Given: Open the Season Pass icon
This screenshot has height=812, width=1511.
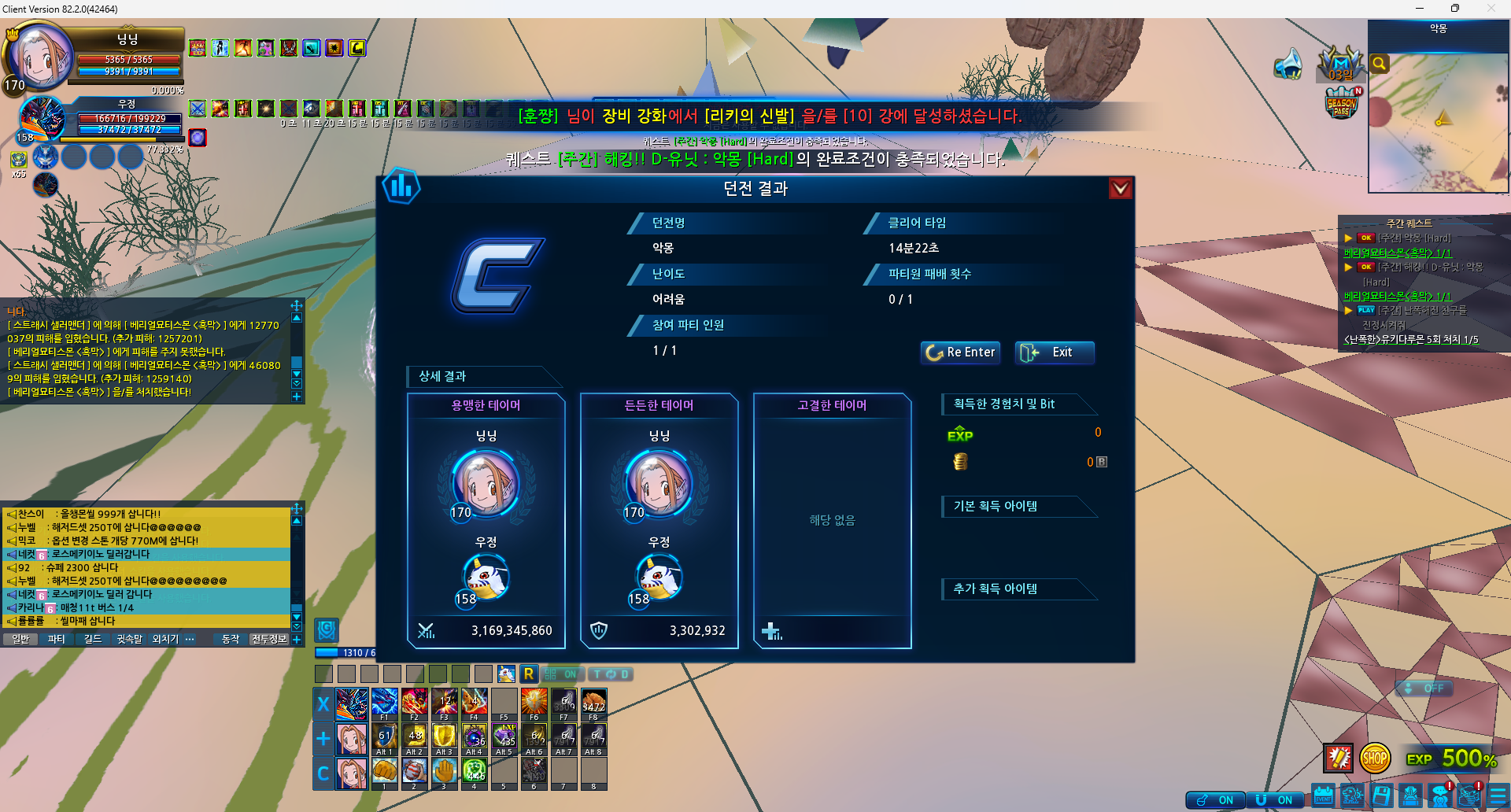Looking at the screenshot, I should coord(1342,104).
